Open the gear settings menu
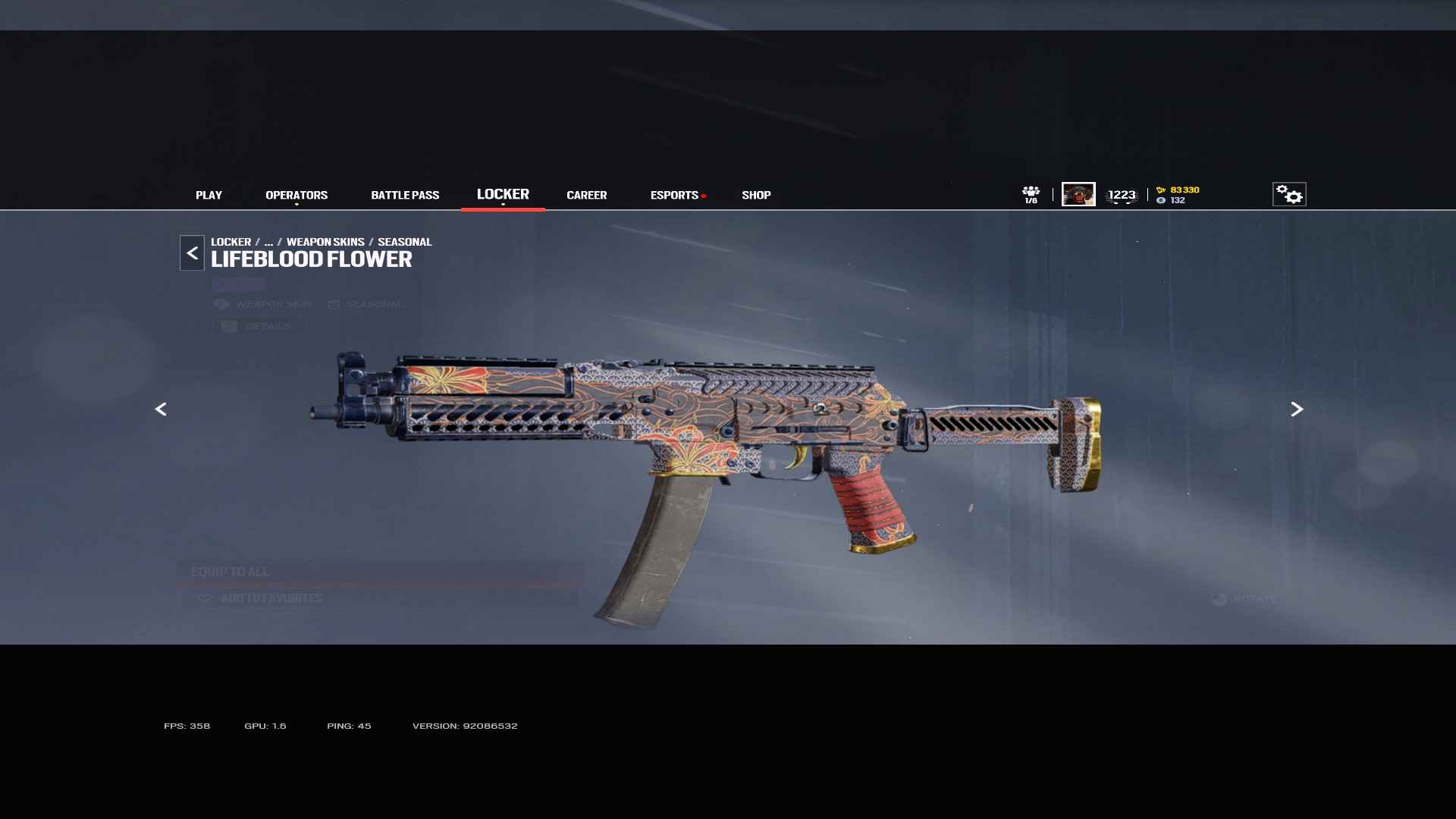 (x=1288, y=194)
